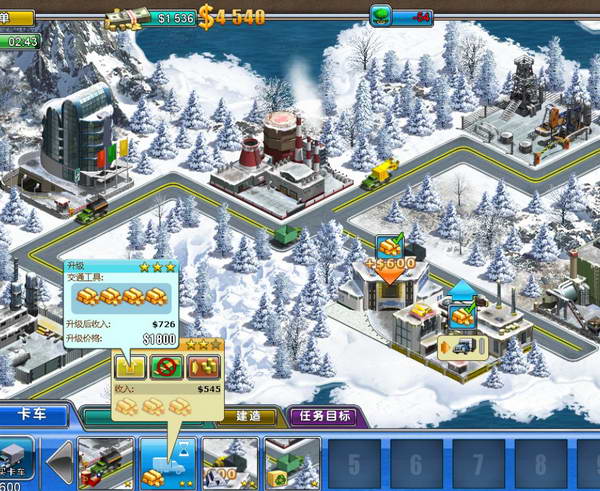Choose the third truck slot thumbnail

point(230,461)
